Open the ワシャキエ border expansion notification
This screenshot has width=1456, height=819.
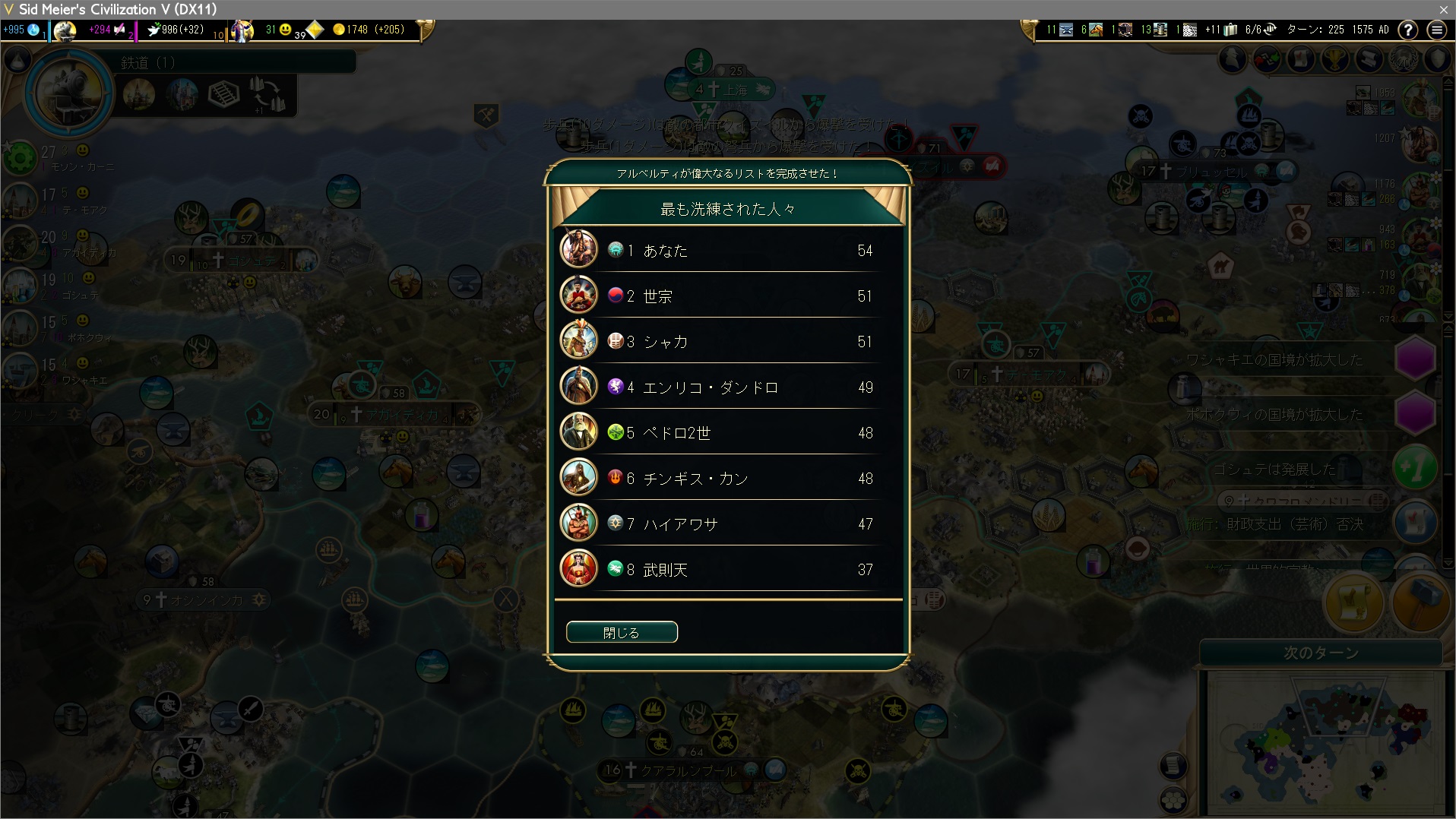[1416, 359]
